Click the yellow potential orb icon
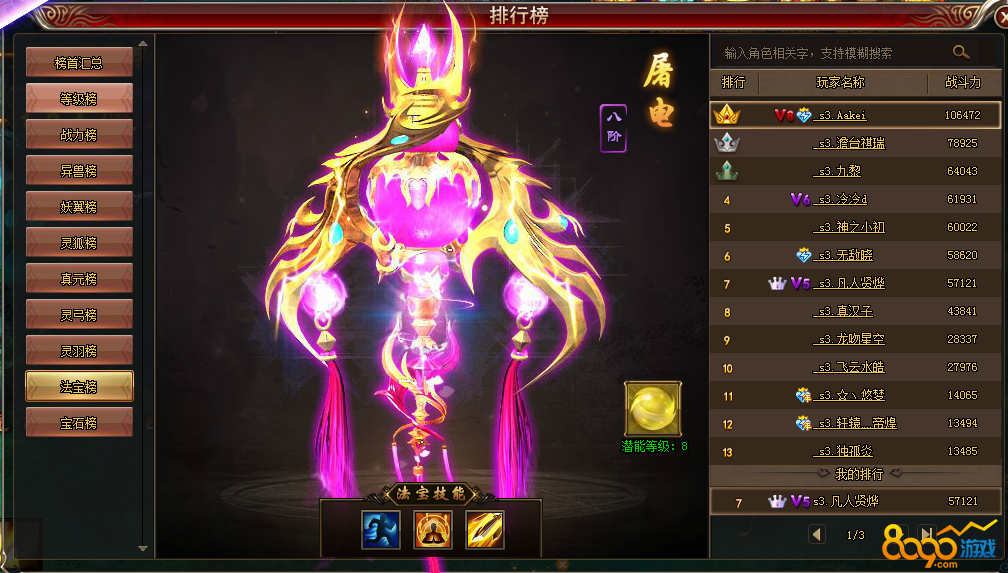 (x=652, y=408)
